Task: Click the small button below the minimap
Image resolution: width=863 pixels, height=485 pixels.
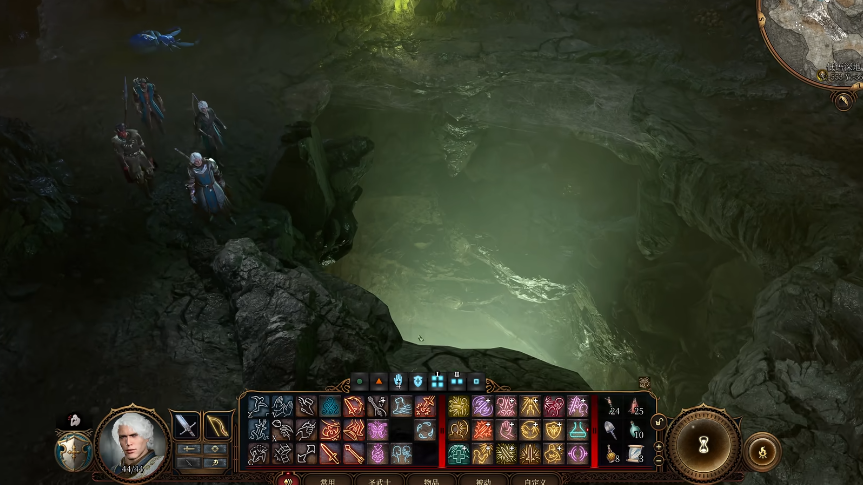Action: click(x=843, y=100)
